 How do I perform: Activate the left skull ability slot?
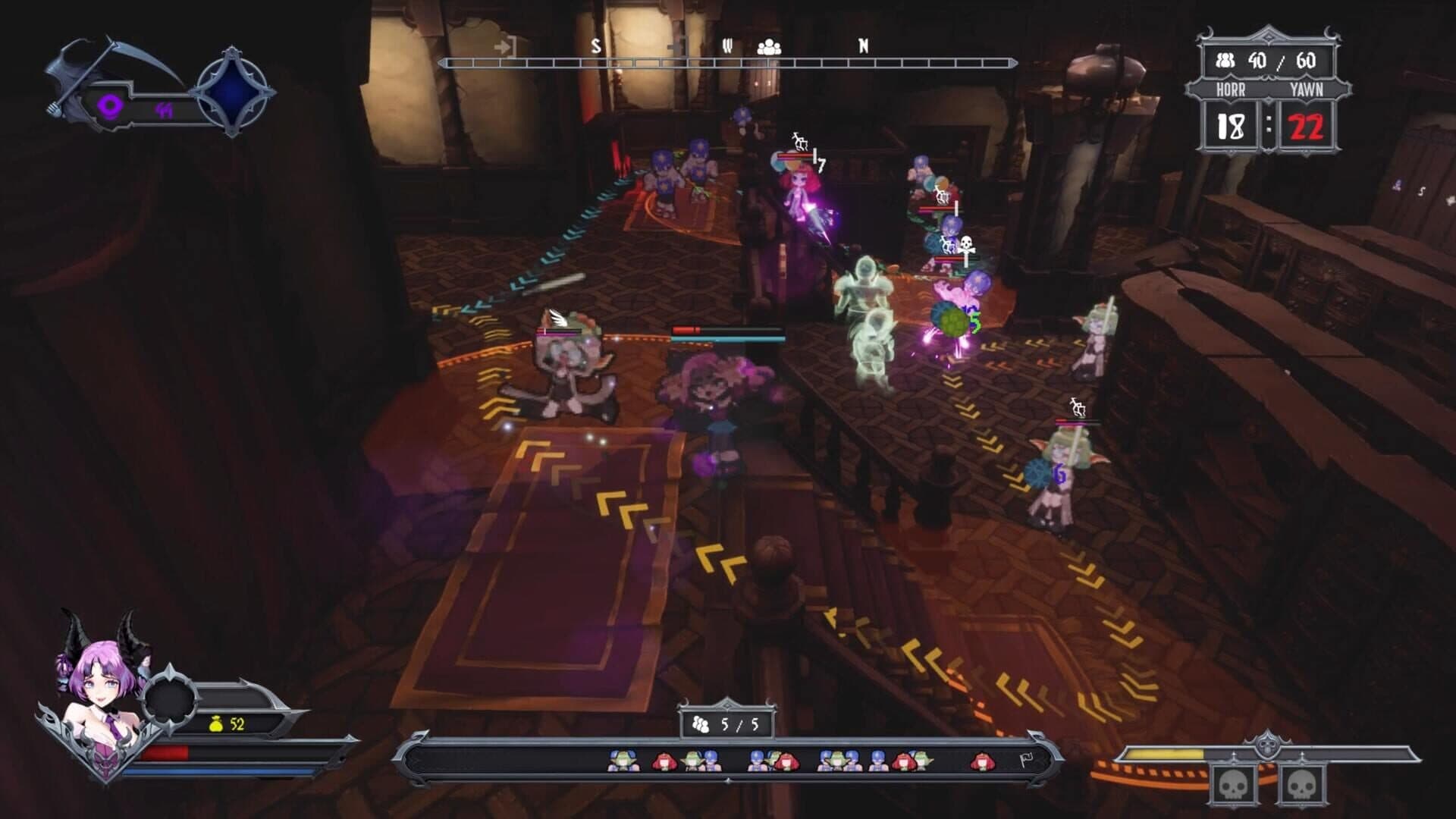pyautogui.click(x=1234, y=786)
